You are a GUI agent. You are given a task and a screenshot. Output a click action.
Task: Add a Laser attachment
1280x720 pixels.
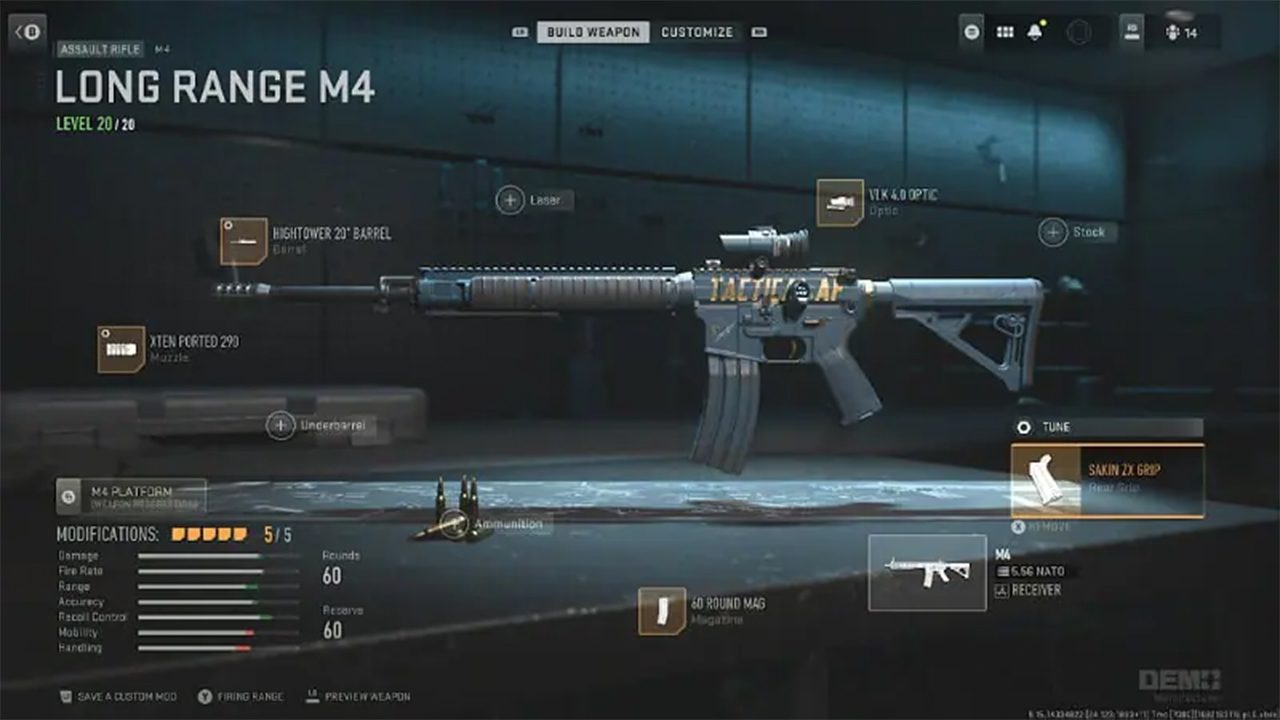coord(510,200)
